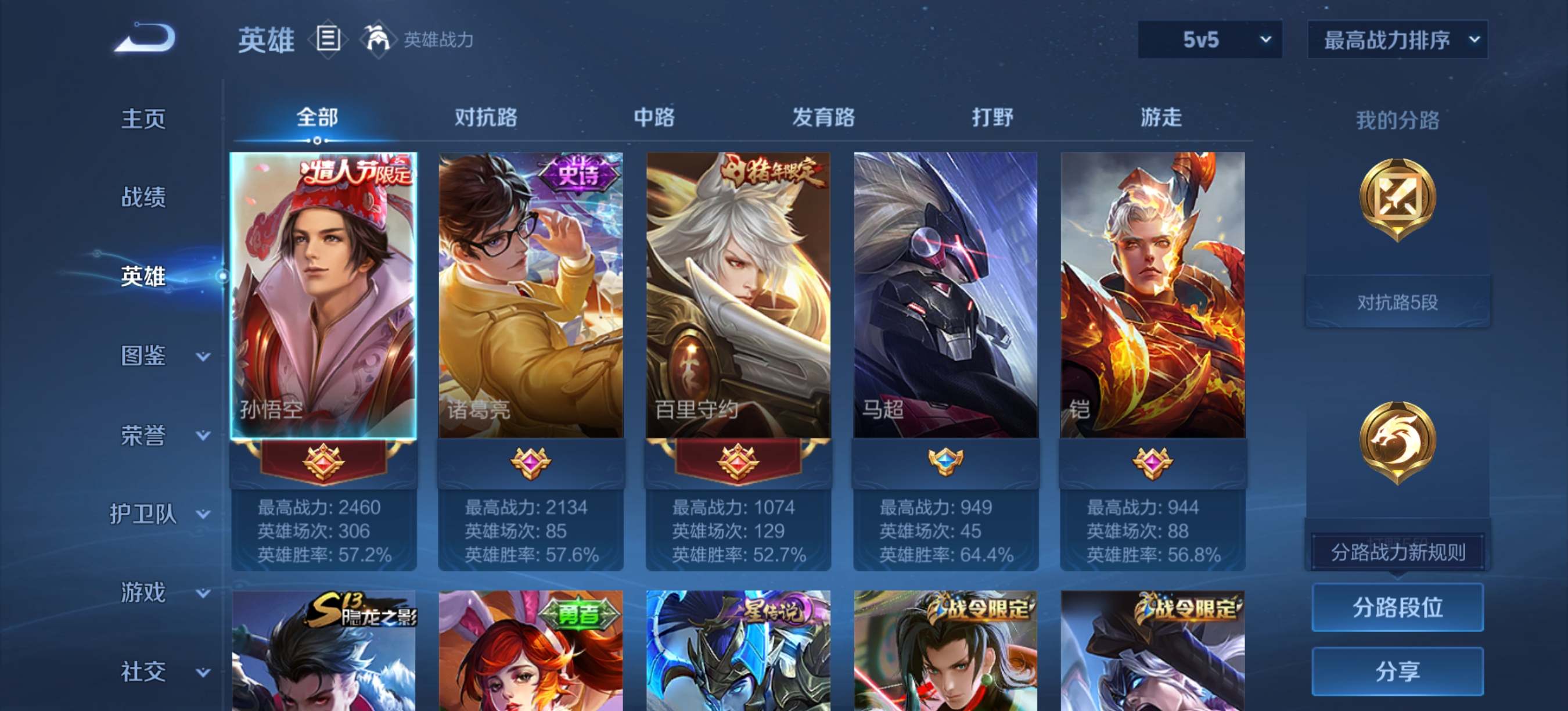Switch to the 对抗路 tab

[485, 117]
